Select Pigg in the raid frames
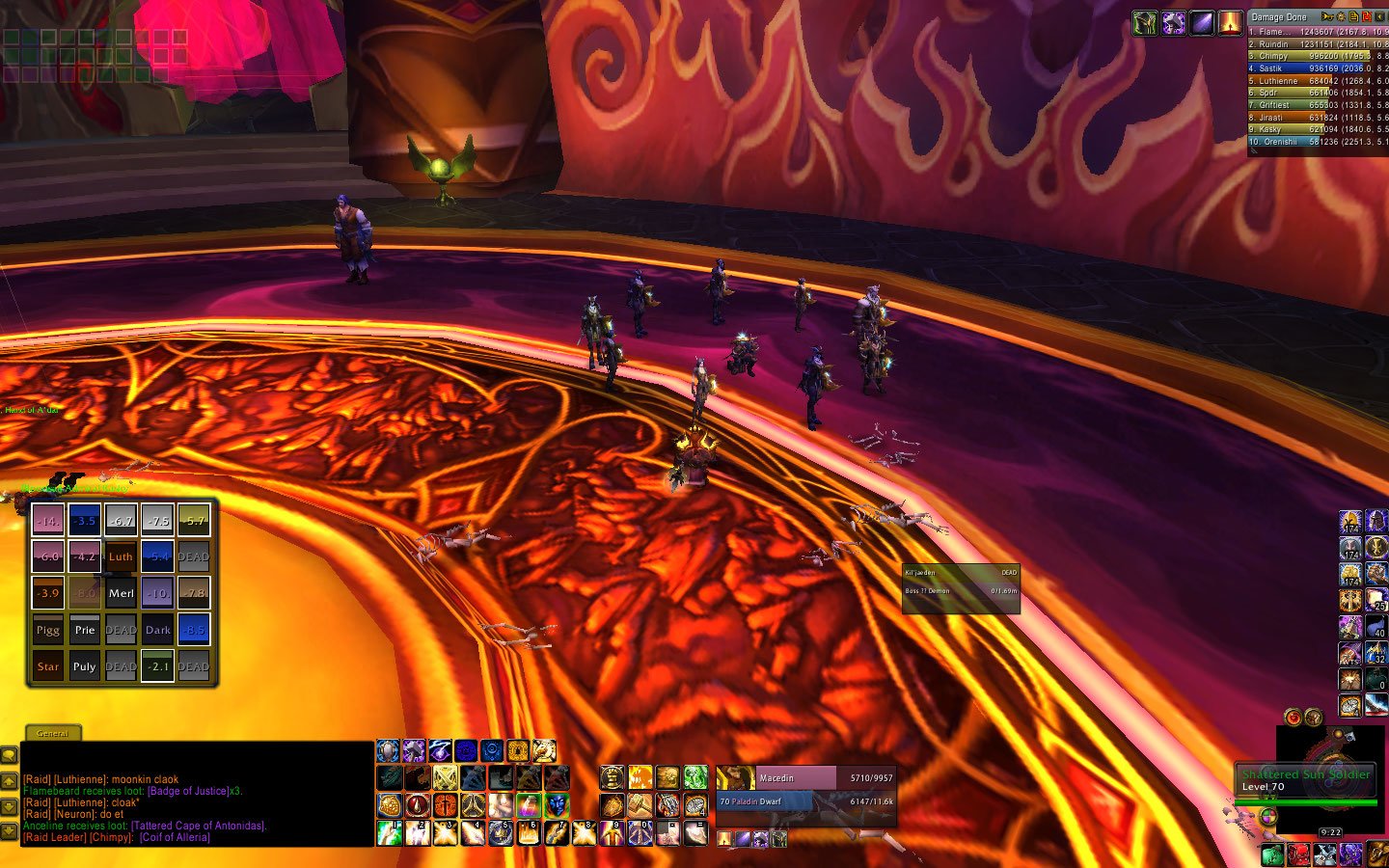The image size is (1389, 868). point(48,630)
